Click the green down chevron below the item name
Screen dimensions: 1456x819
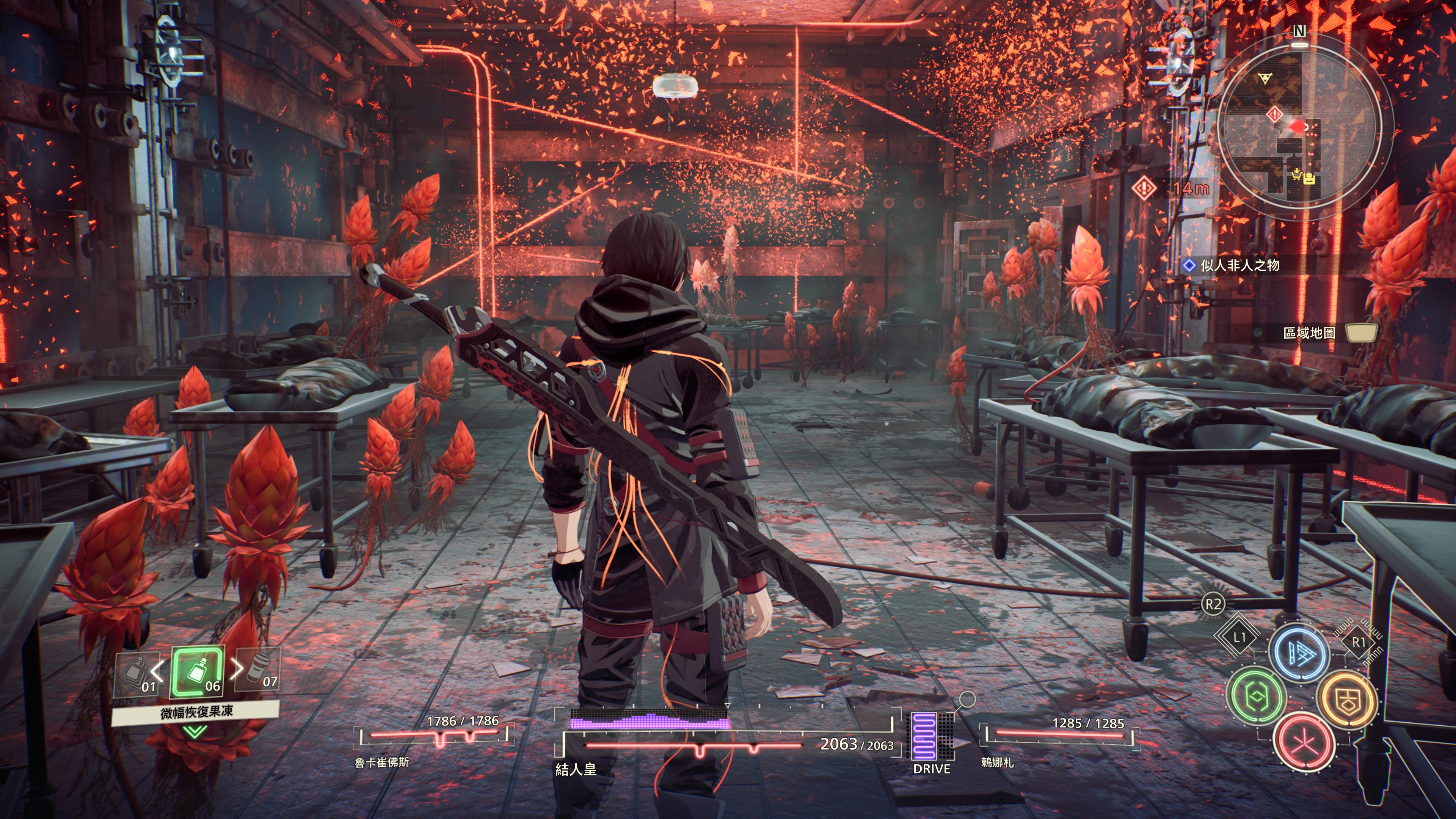[x=195, y=733]
